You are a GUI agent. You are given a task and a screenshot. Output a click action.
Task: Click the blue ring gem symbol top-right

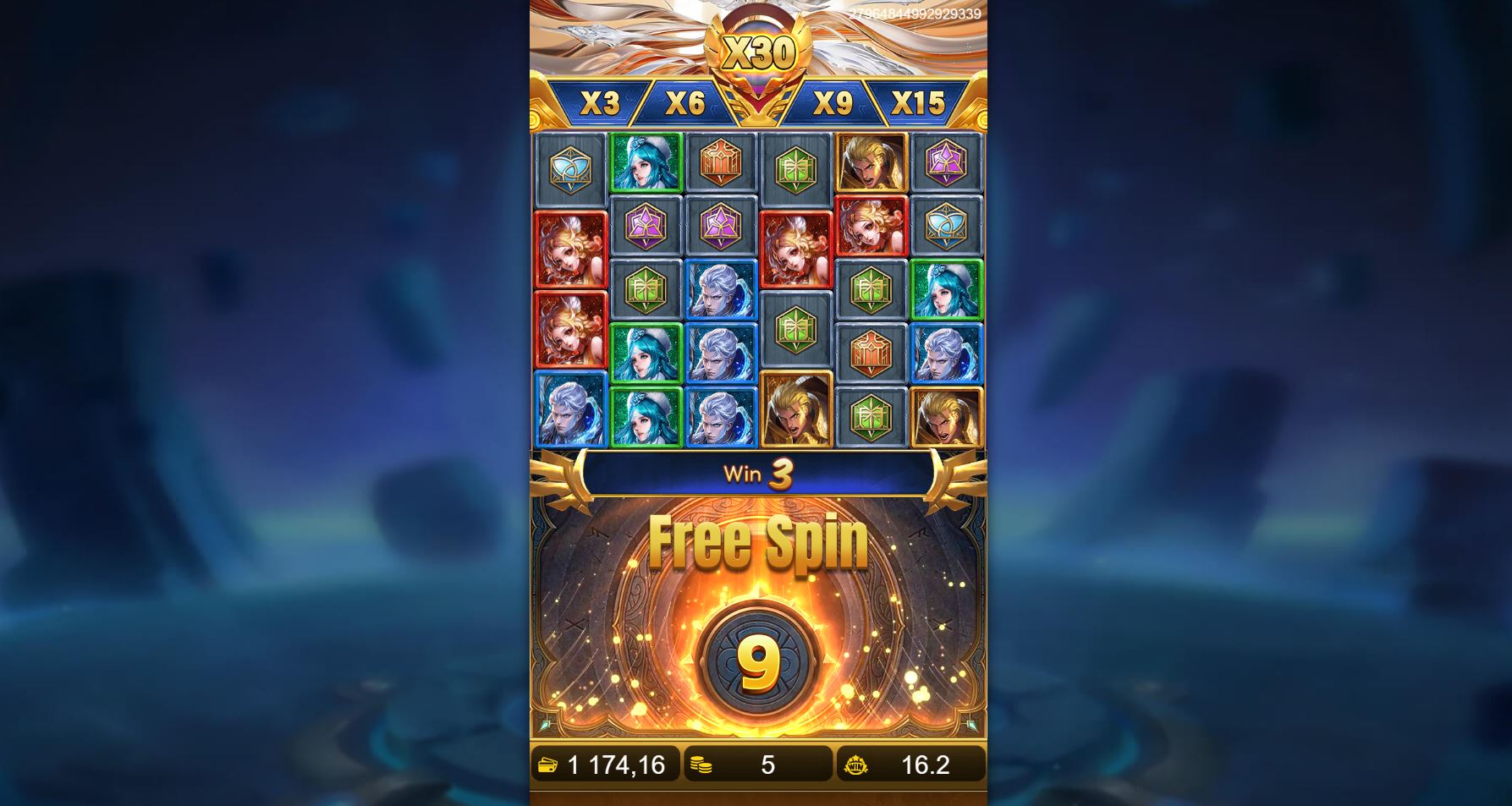coord(946,227)
